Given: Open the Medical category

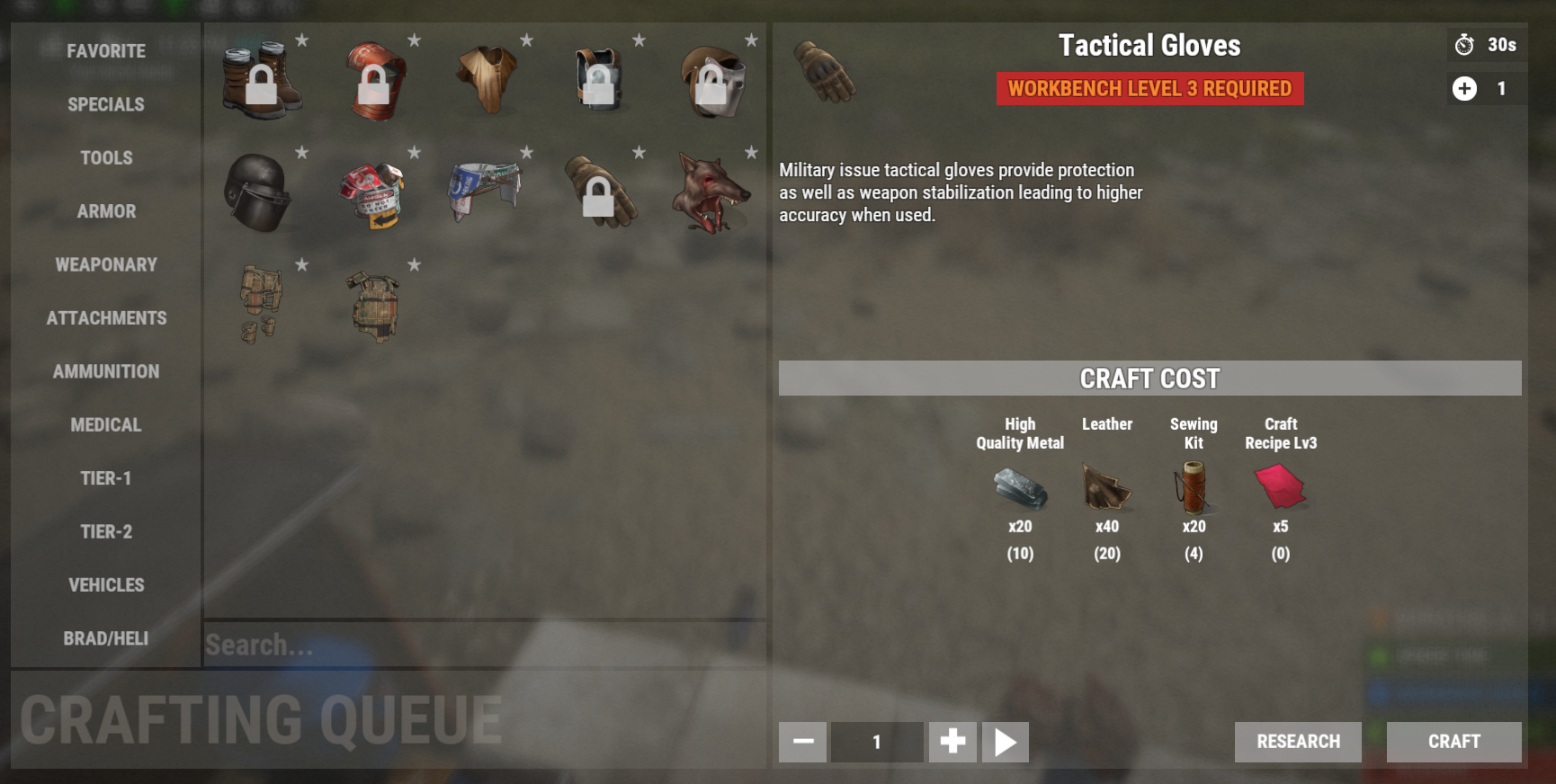Looking at the screenshot, I should click(106, 424).
